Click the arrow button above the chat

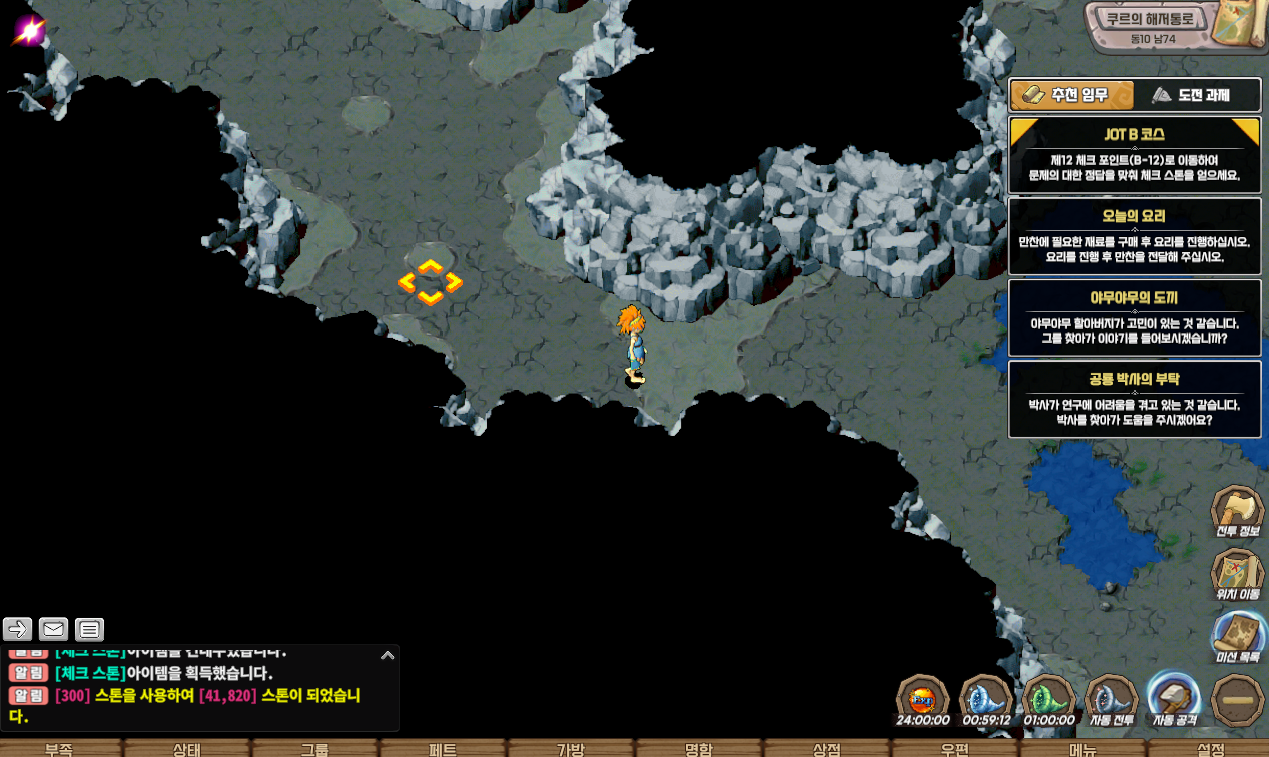point(18,629)
